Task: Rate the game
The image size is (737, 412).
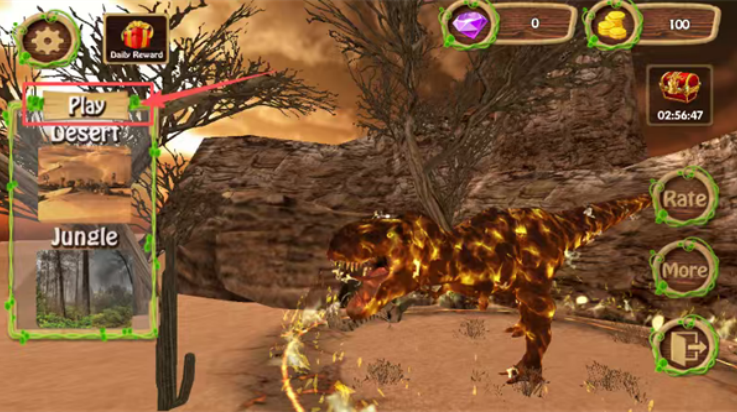Action: (x=684, y=197)
